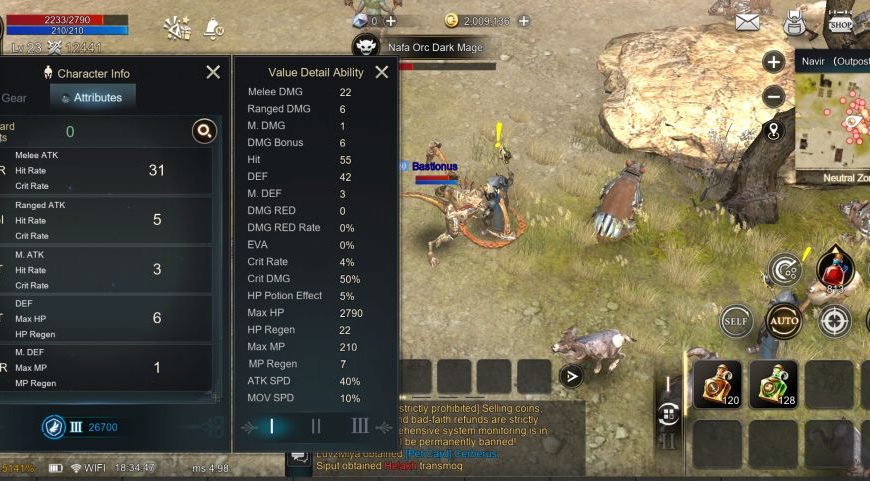Screen dimensions: 870x481
Task: Open the Shop
Action: [840, 22]
